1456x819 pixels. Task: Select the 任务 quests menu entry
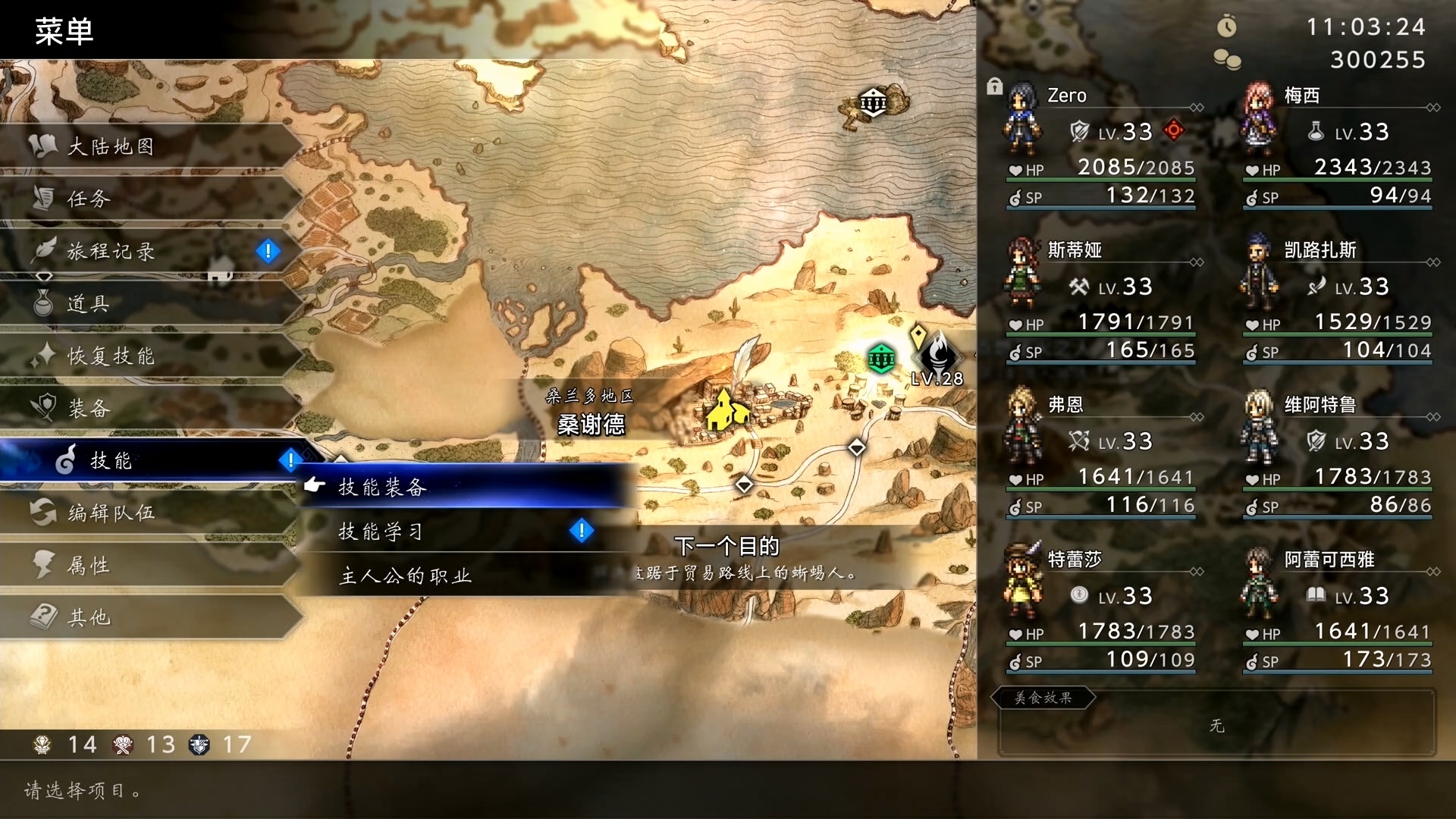(89, 199)
